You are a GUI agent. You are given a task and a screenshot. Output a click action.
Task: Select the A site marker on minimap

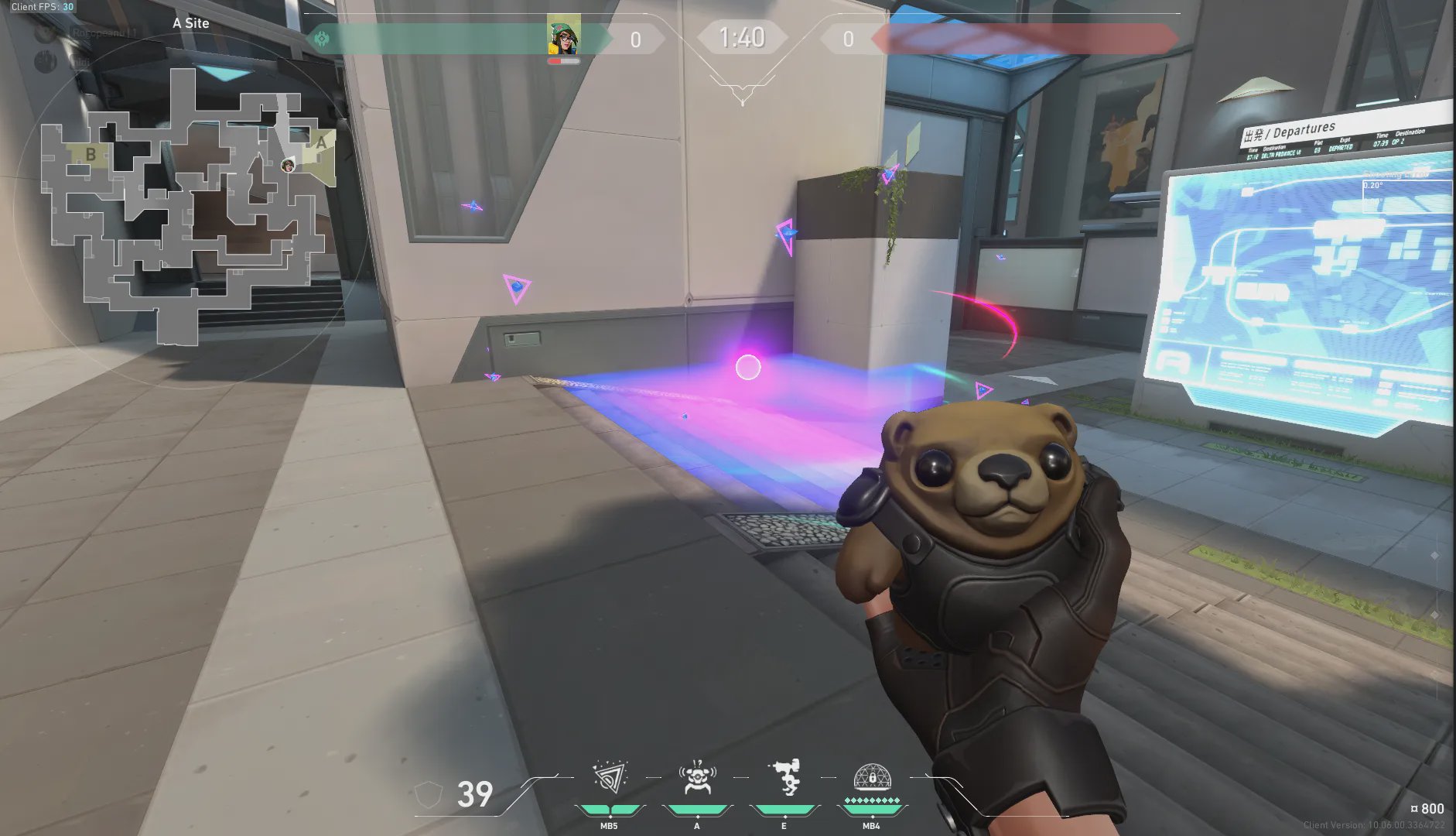[320, 143]
